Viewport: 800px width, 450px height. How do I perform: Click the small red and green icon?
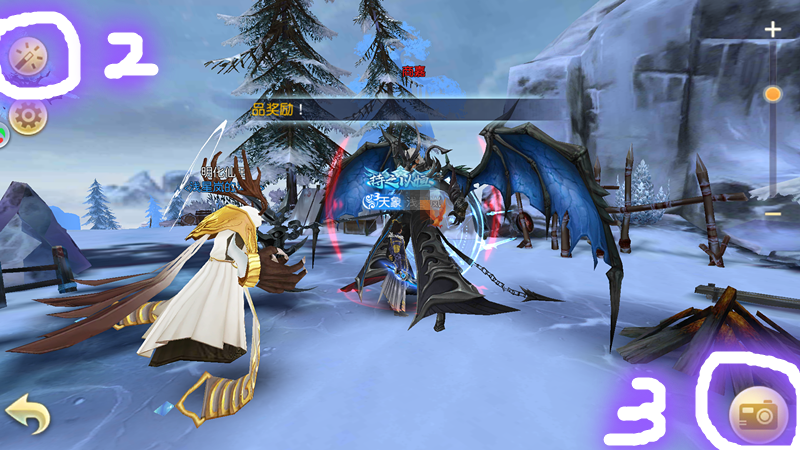pyautogui.click(x=3, y=136)
